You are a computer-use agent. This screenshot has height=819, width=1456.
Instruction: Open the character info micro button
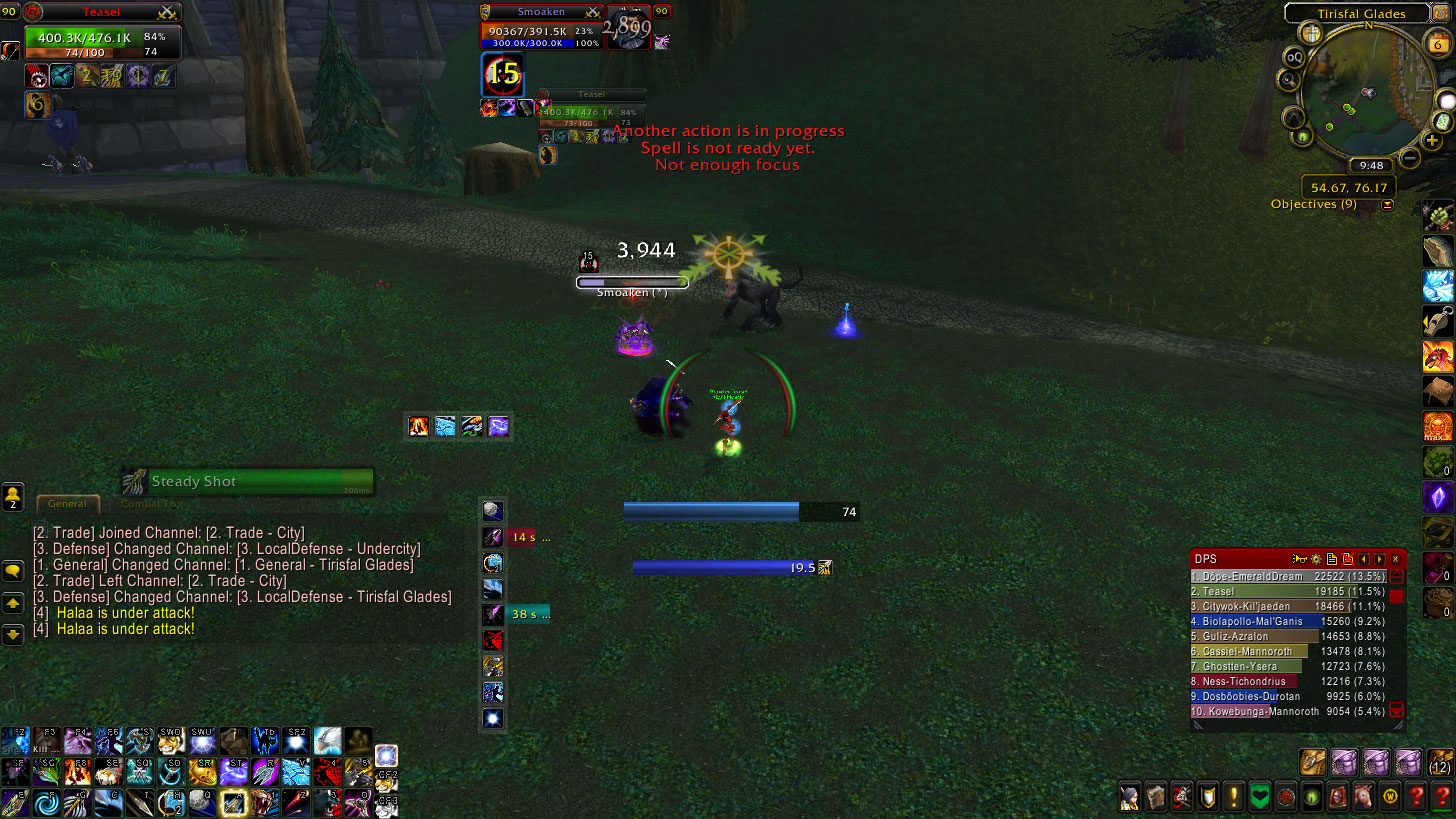pyautogui.click(x=1130, y=797)
